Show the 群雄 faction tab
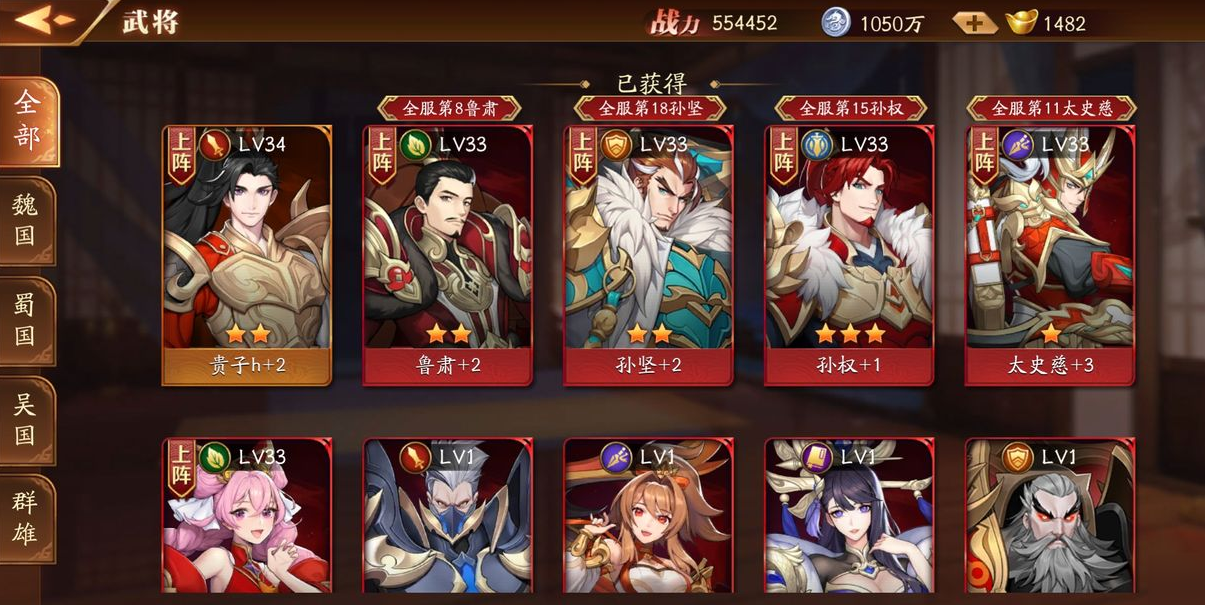This screenshot has width=1205, height=605. click(26, 518)
